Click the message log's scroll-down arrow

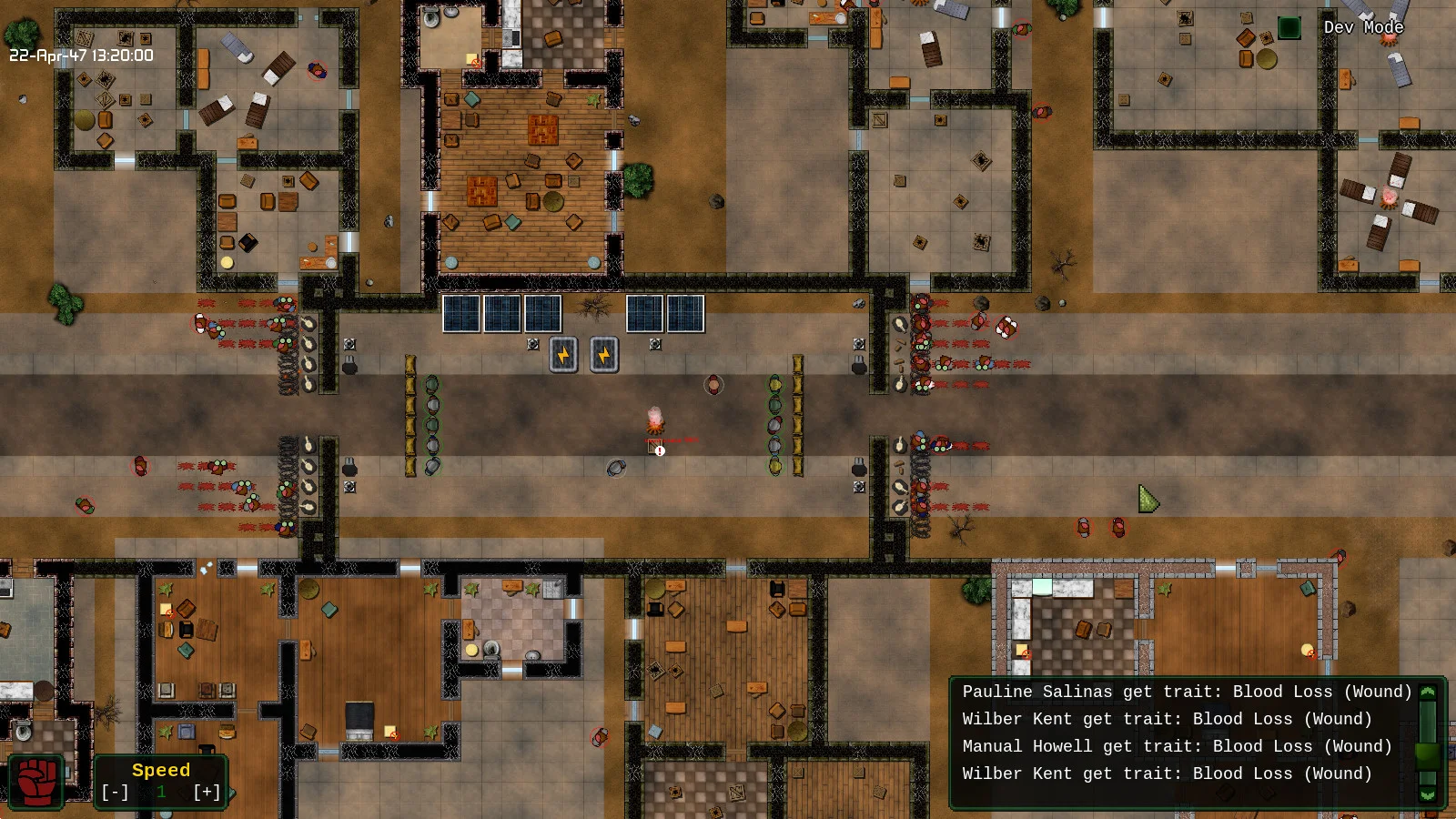[1428, 794]
